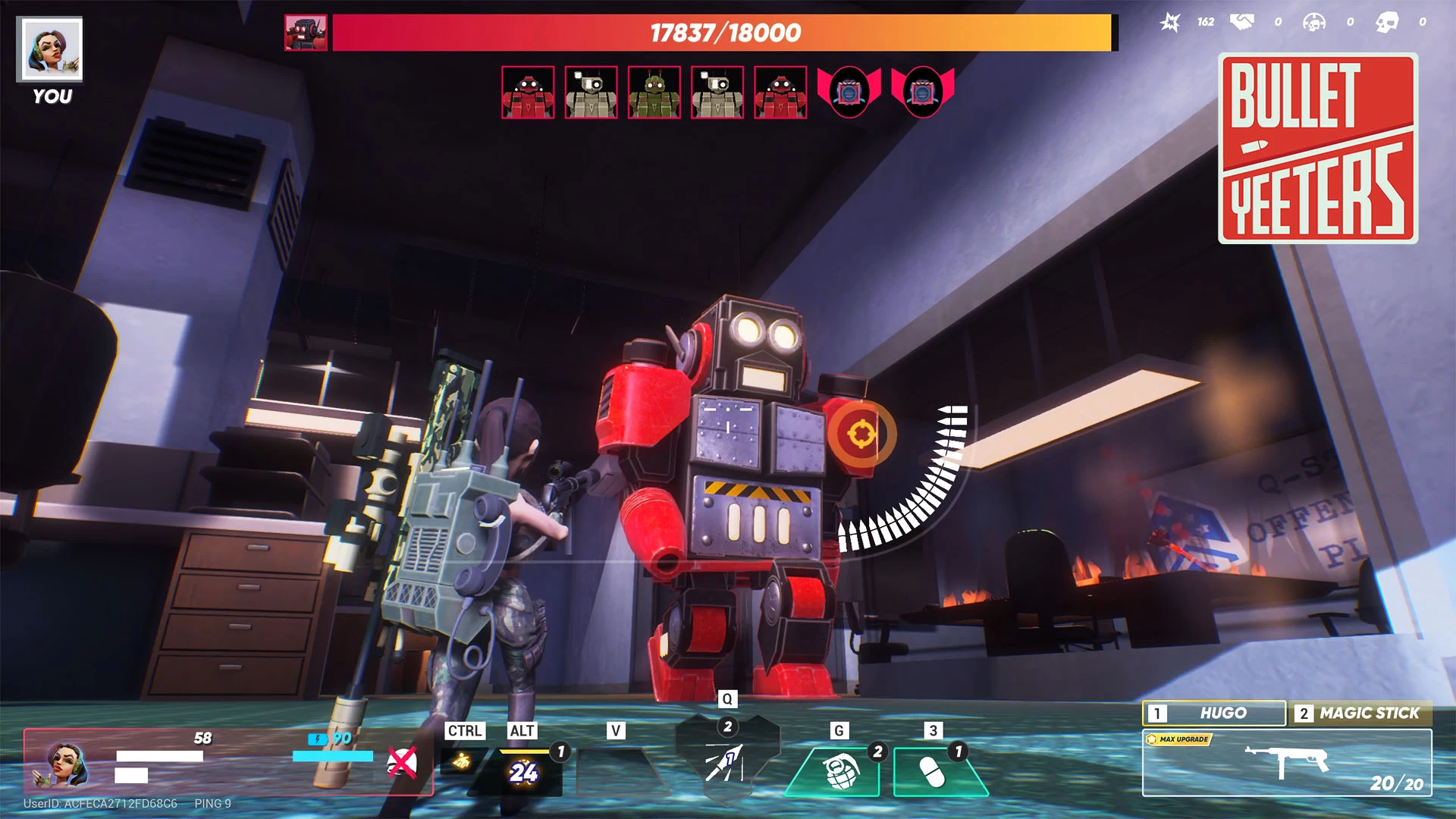Screen dimensions: 1456x819
Task: Select the green robot enemy portrait
Action: [x=654, y=93]
